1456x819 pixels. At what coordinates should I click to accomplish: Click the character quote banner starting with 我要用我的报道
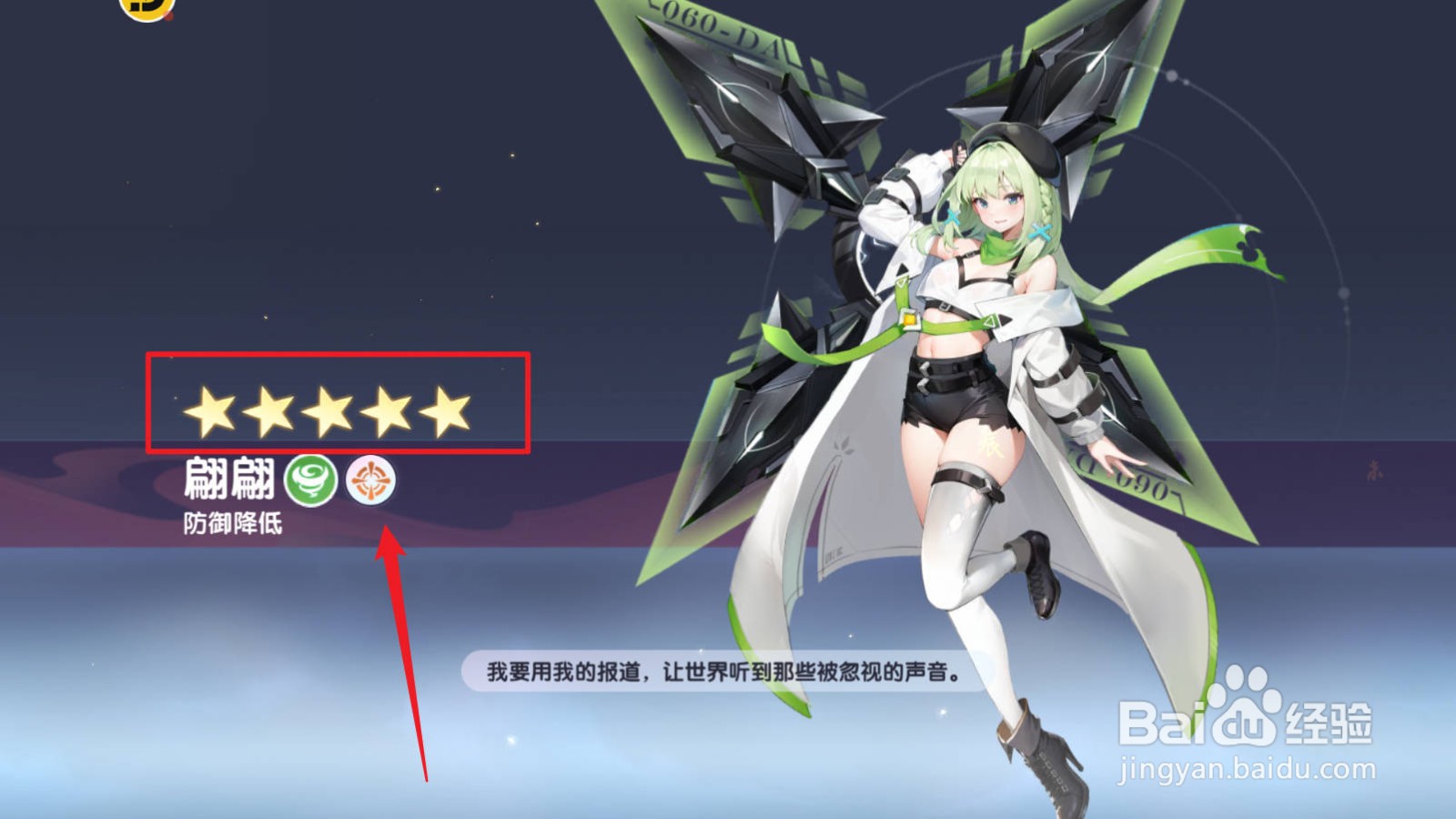728,673
